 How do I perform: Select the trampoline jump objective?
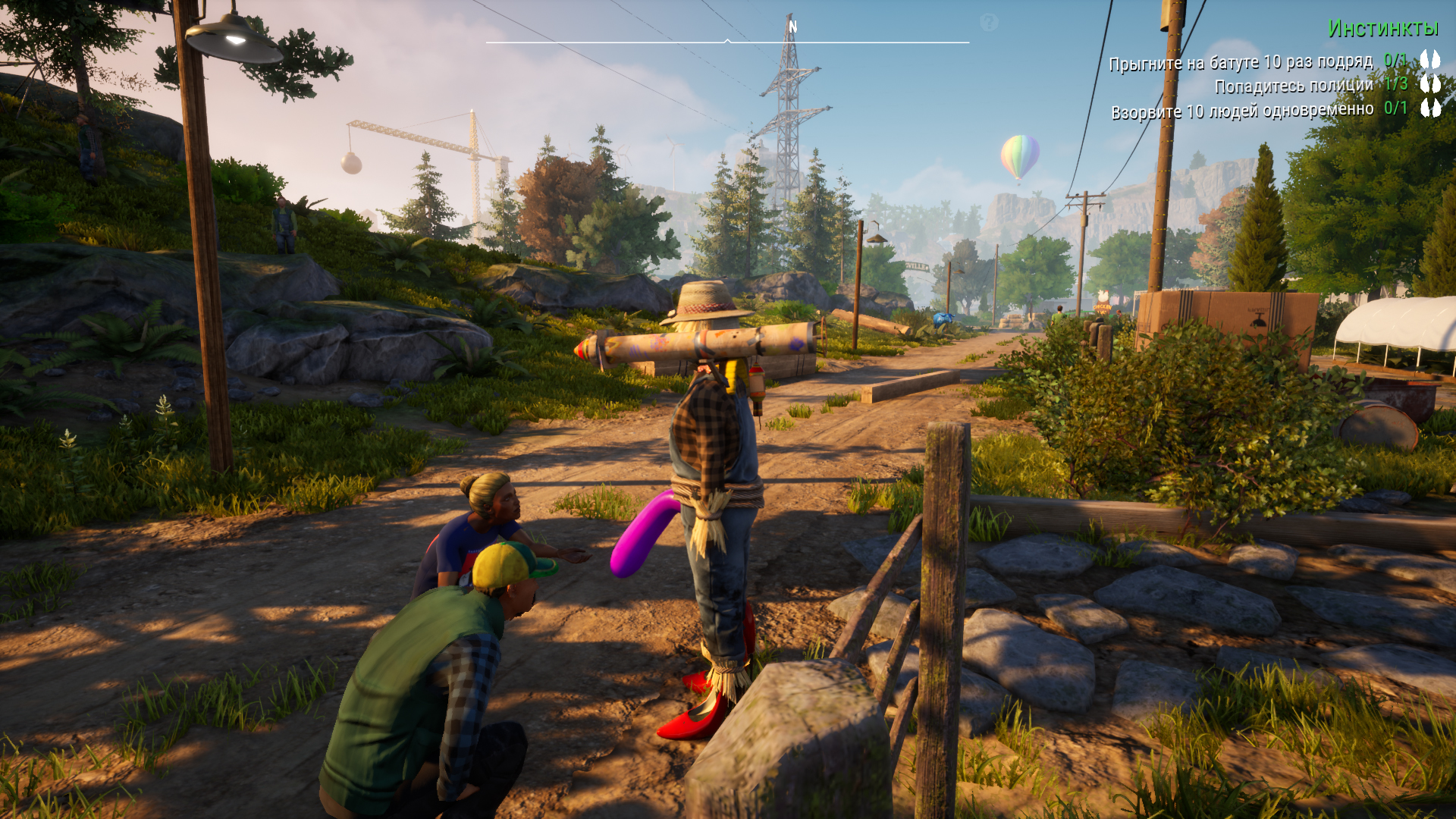click(x=1241, y=62)
